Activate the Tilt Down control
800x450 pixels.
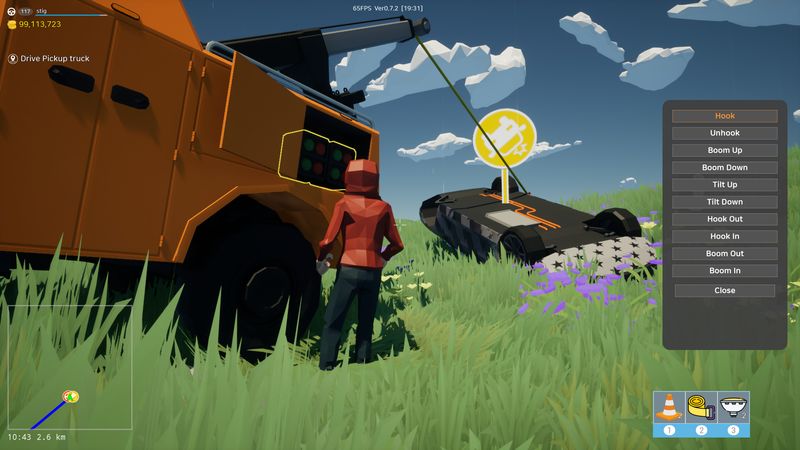724,202
